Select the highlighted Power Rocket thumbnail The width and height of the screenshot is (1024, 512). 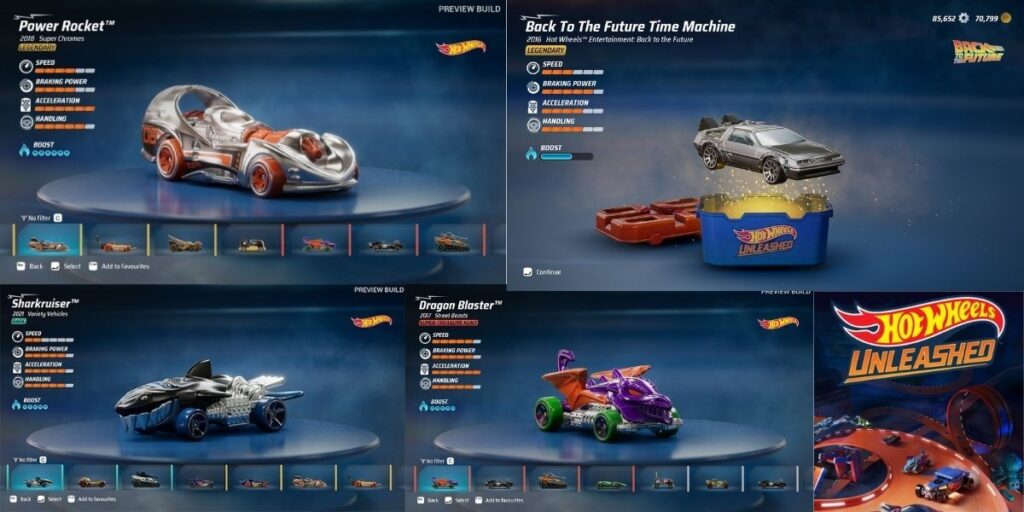pyautogui.click(x=47, y=244)
